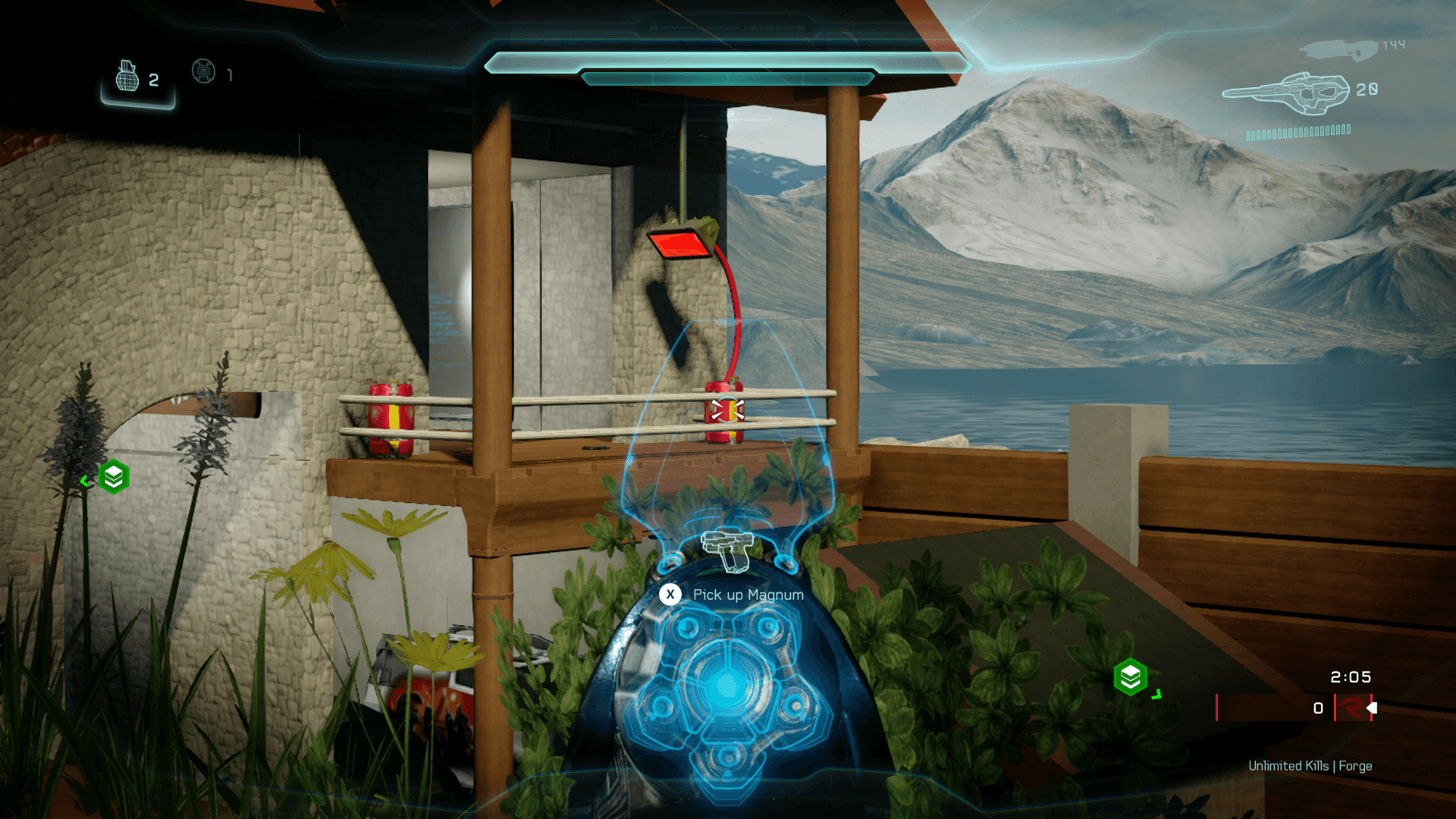Click the Magnum pistol pickup icon

click(726, 548)
